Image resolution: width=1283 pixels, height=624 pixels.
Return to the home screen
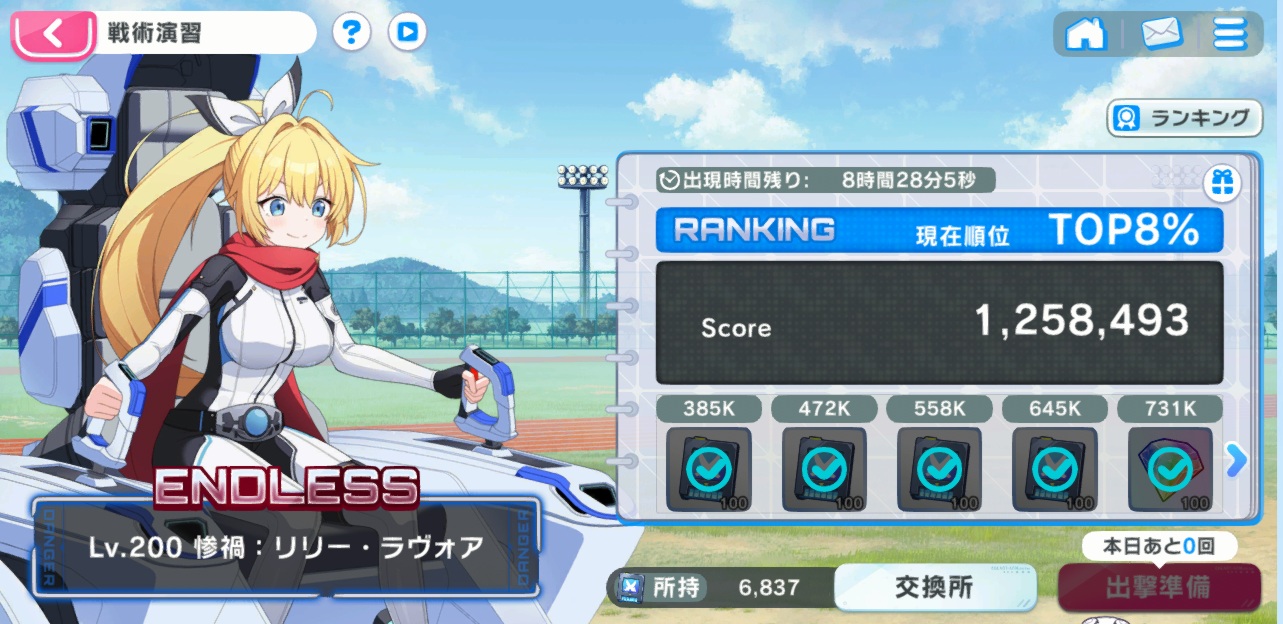(x=1086, y=33)
